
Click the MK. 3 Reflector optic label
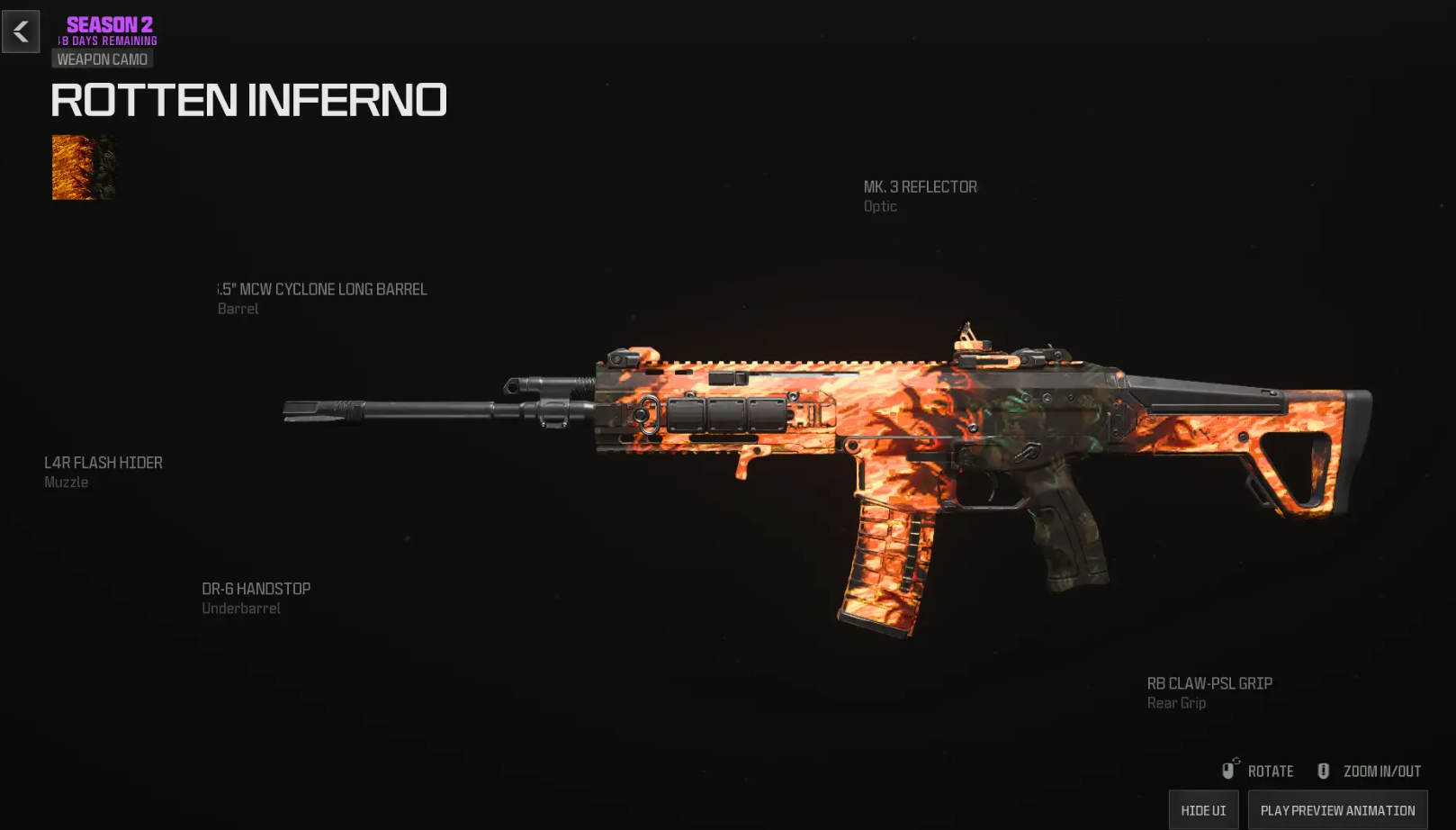coord(920,186)
